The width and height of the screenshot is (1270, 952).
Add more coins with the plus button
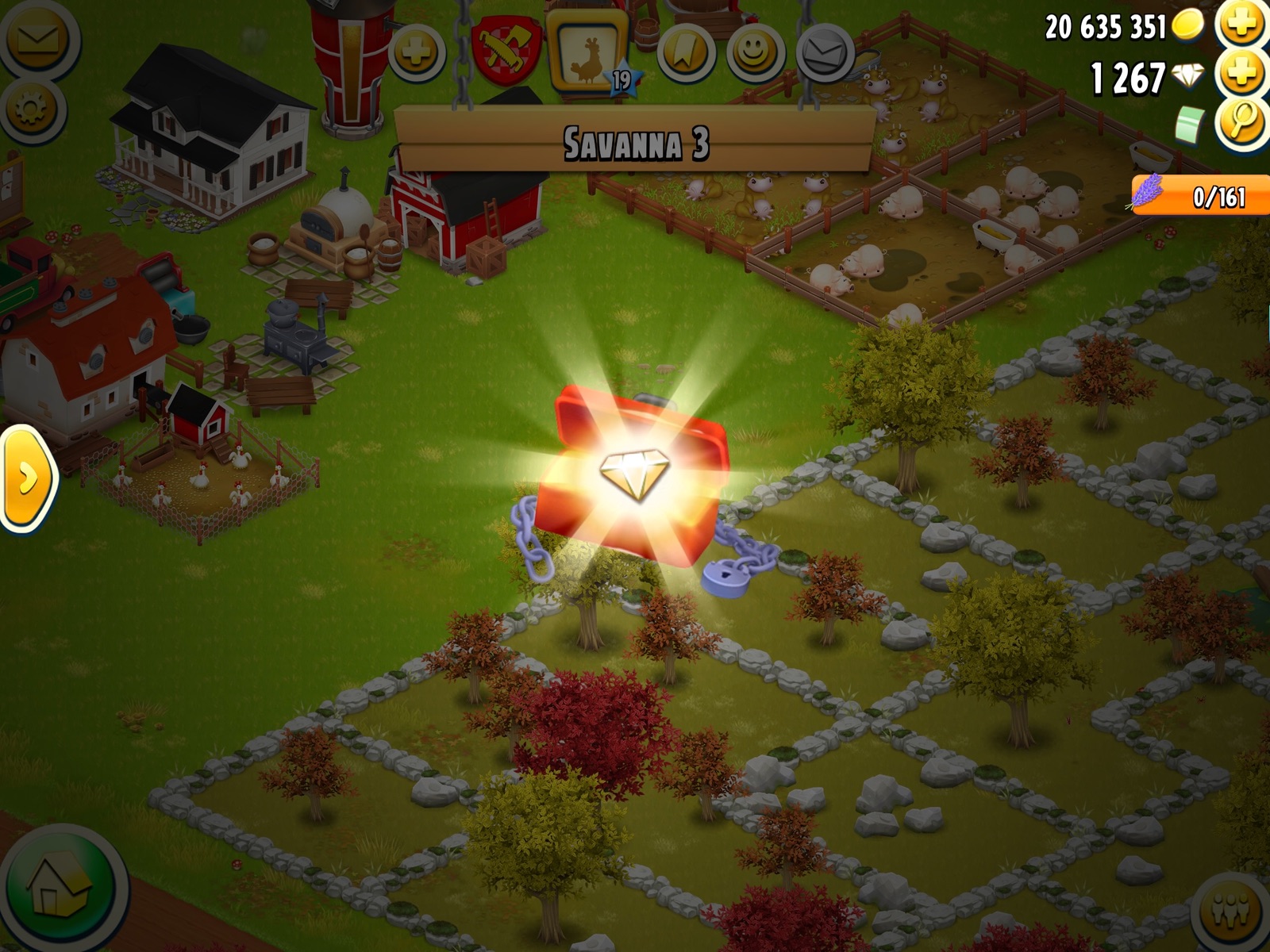point(1242,25)
